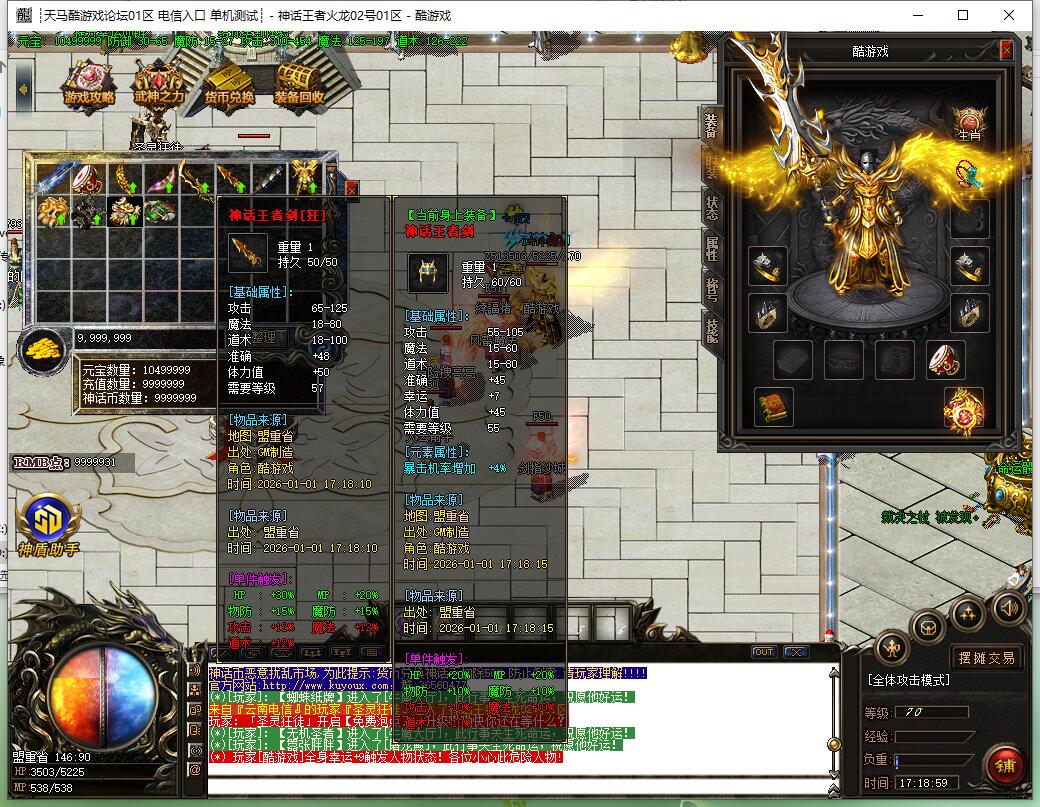Click the gold coins pile icon
Viewport: 1040px width, 807px height.
tap(44, 349)
